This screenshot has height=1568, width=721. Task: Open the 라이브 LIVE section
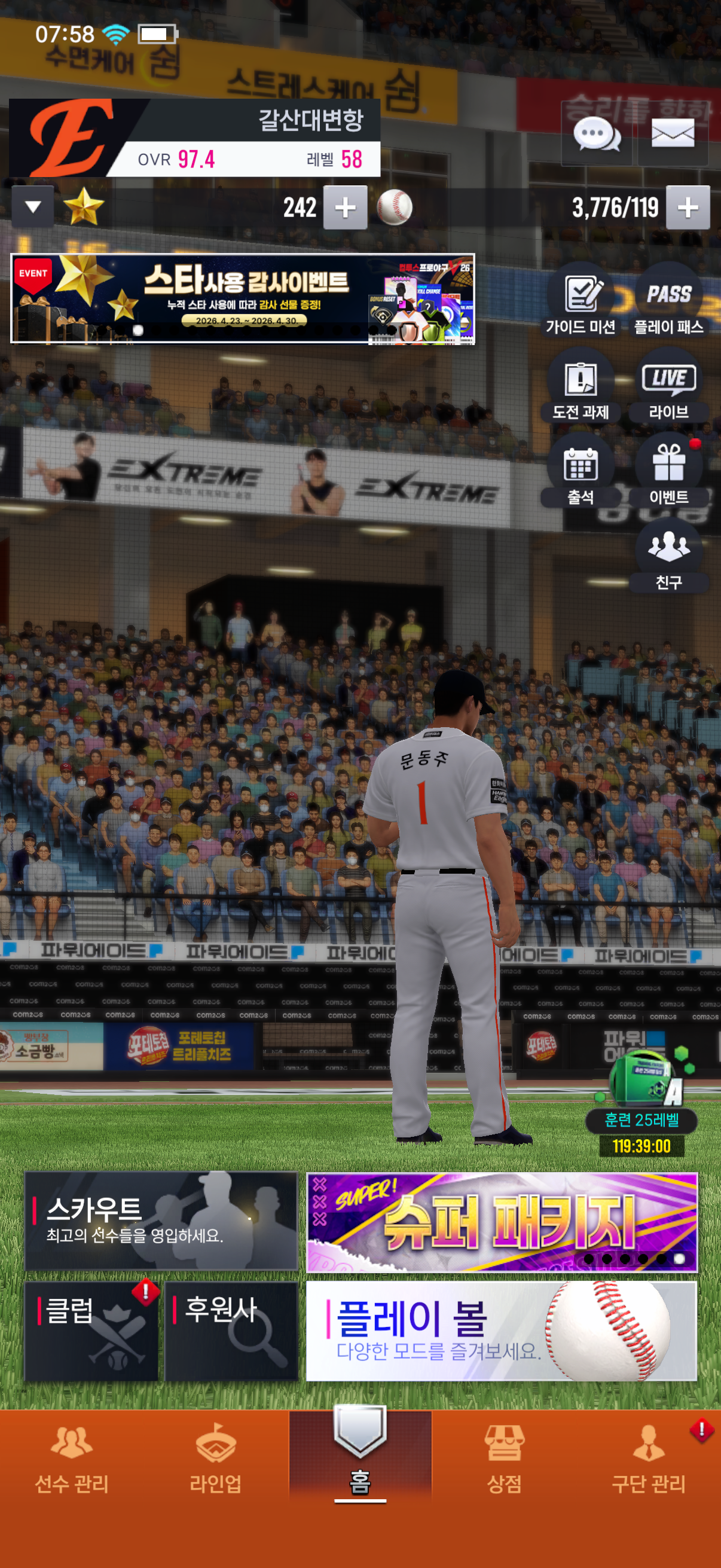point(668,385)
